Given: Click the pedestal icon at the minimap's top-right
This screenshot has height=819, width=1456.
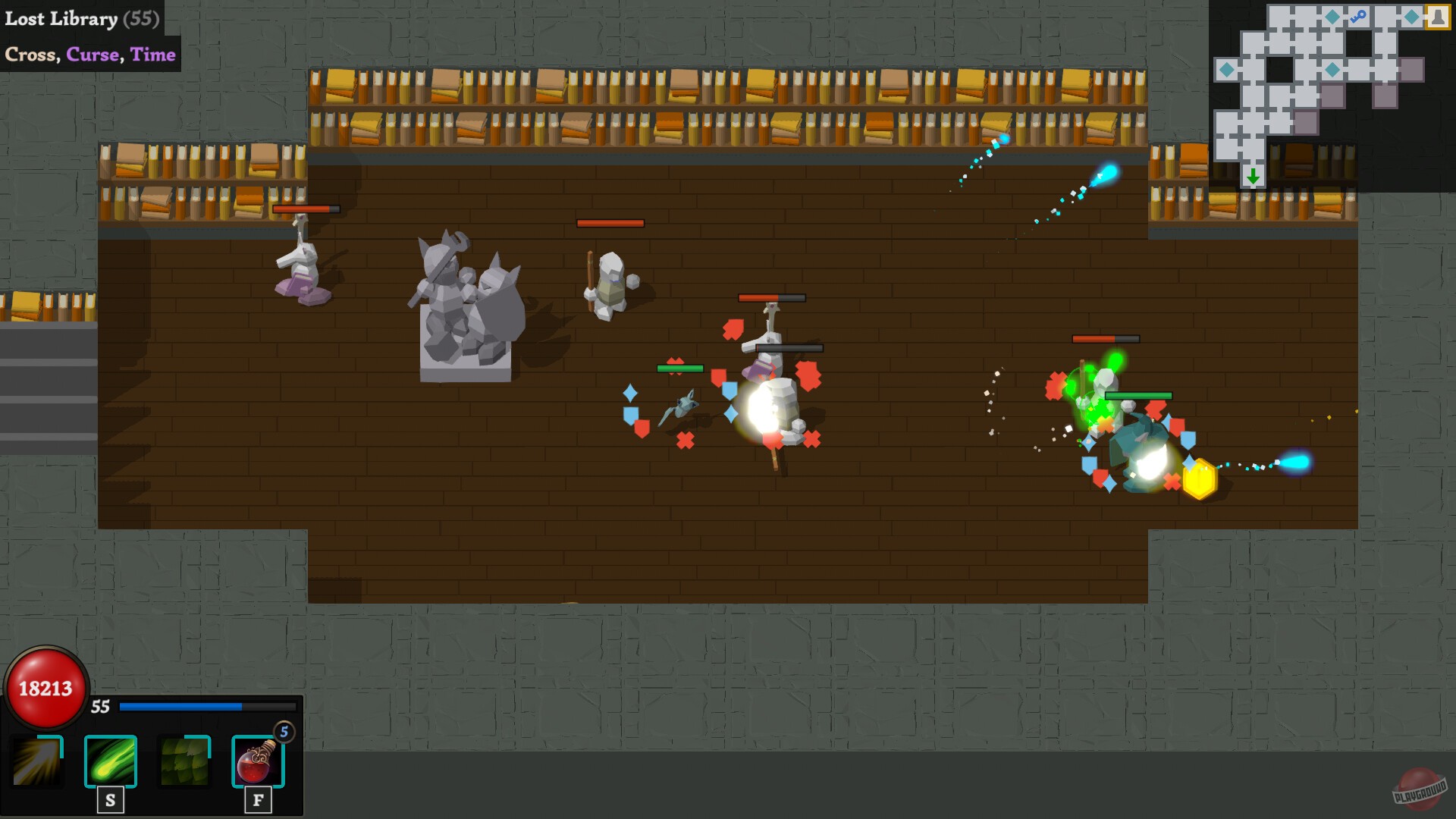Looking at the screenshot, I should [1438, 17].
